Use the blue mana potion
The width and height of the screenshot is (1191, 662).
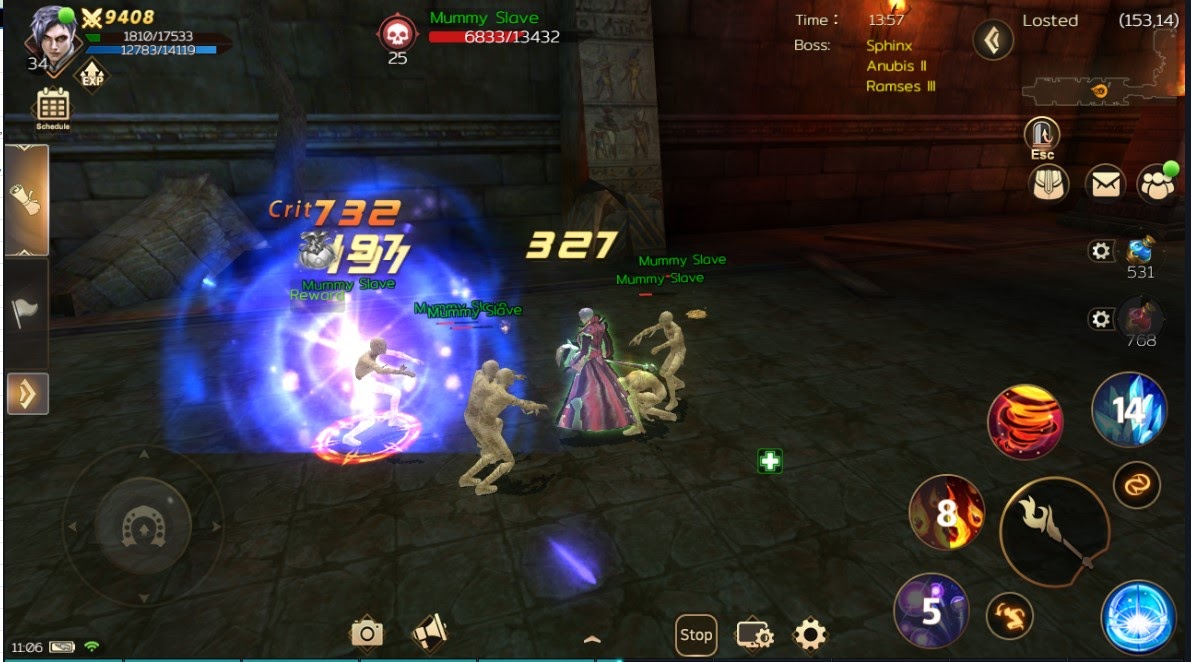(1140, 251)
